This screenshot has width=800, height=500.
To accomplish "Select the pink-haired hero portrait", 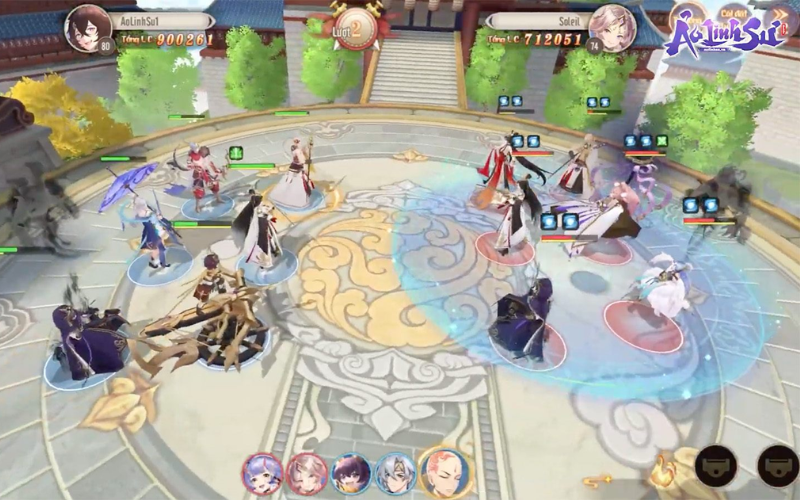I will pyautogui.click(x=307, y=473).
